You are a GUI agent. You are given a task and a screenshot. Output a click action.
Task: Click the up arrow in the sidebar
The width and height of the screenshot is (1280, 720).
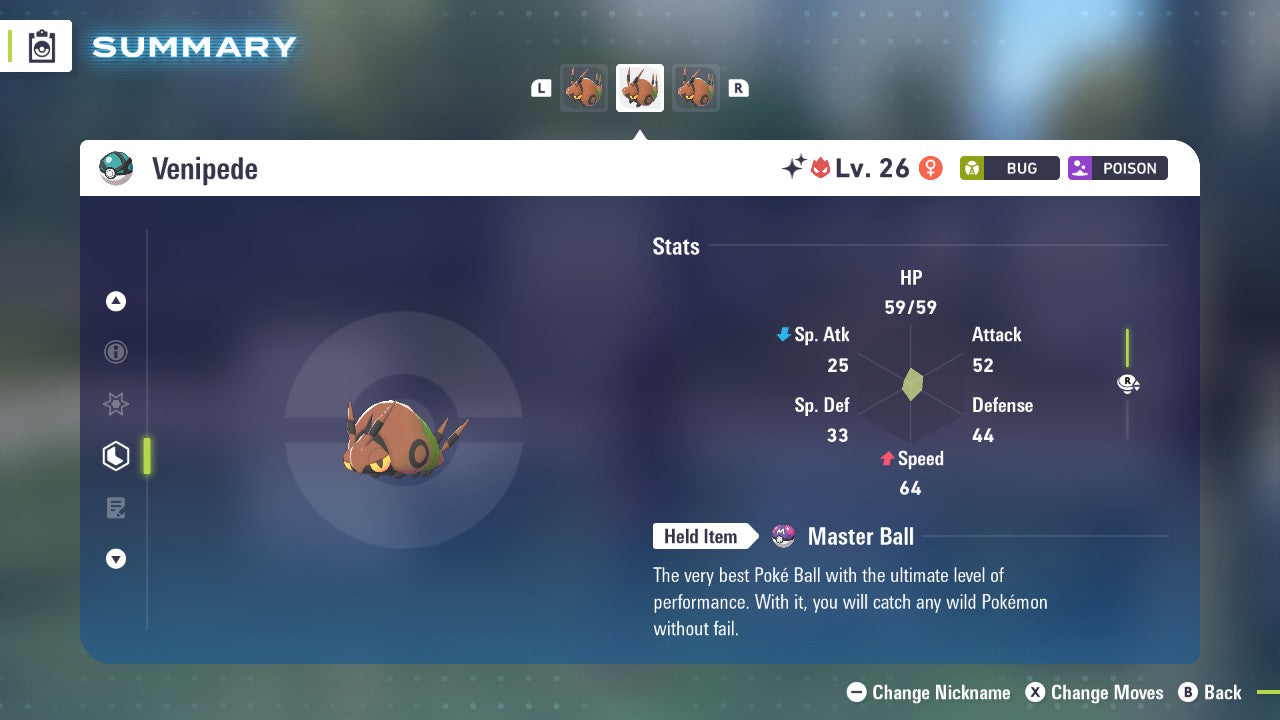click(116, 301)
